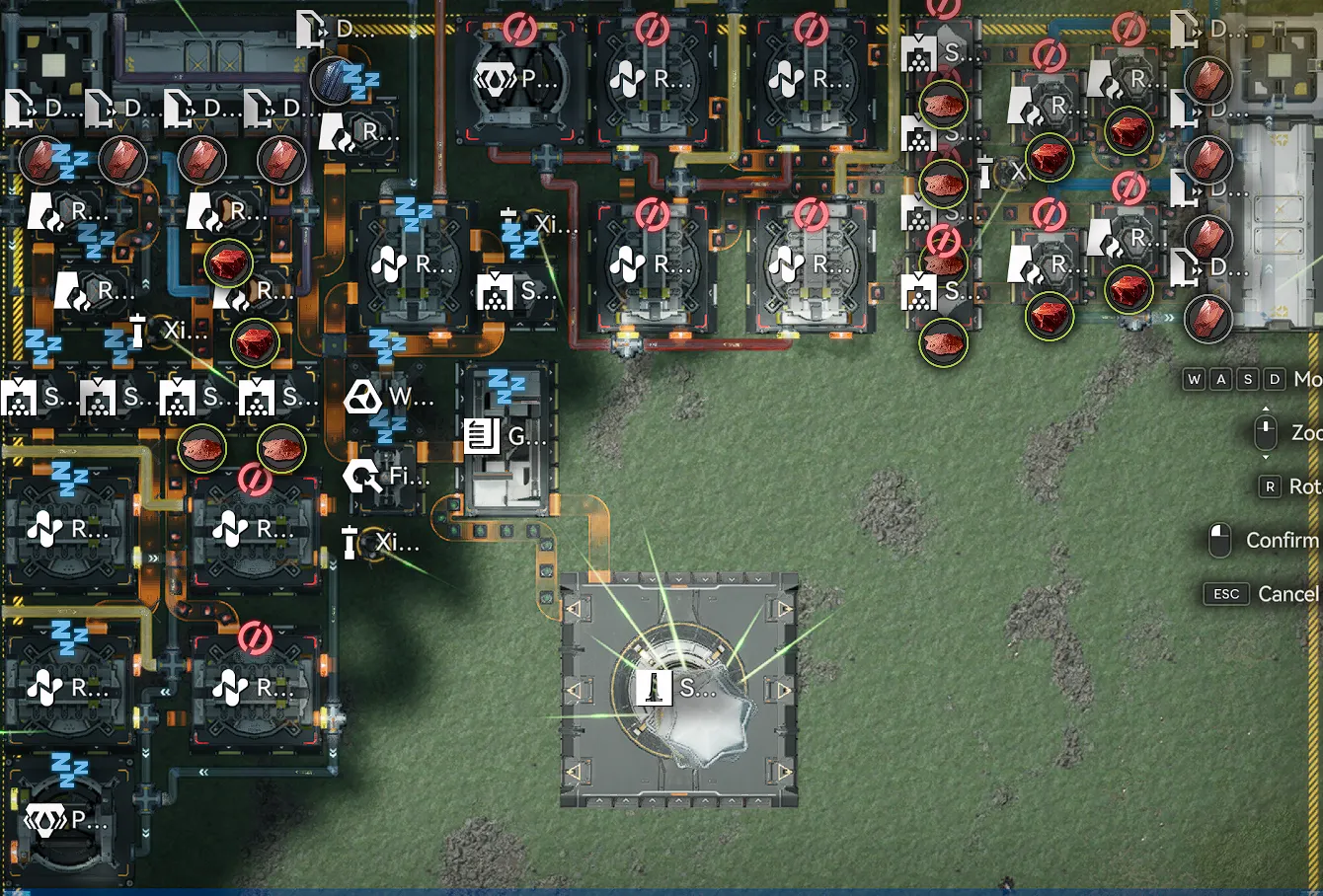Screen dimensions: 1323x896
Task: Select the blocked P building with red stop sign
Action: 518,79
